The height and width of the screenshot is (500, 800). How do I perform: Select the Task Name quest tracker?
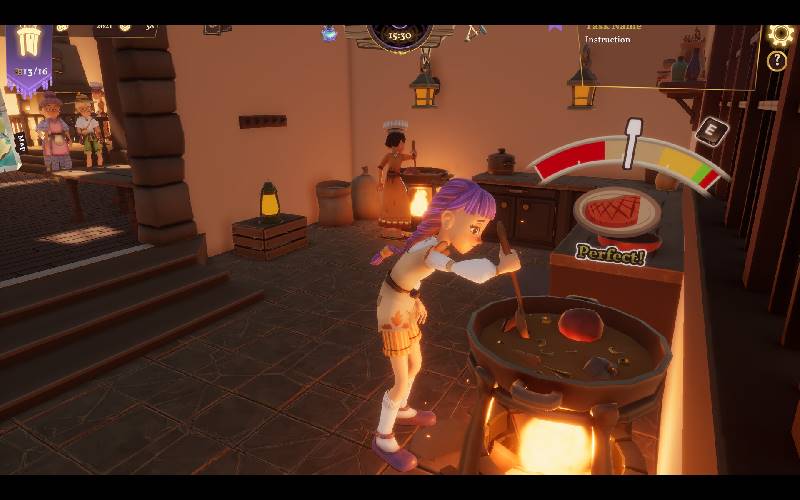pyautogui.click(x=614, y=30)
